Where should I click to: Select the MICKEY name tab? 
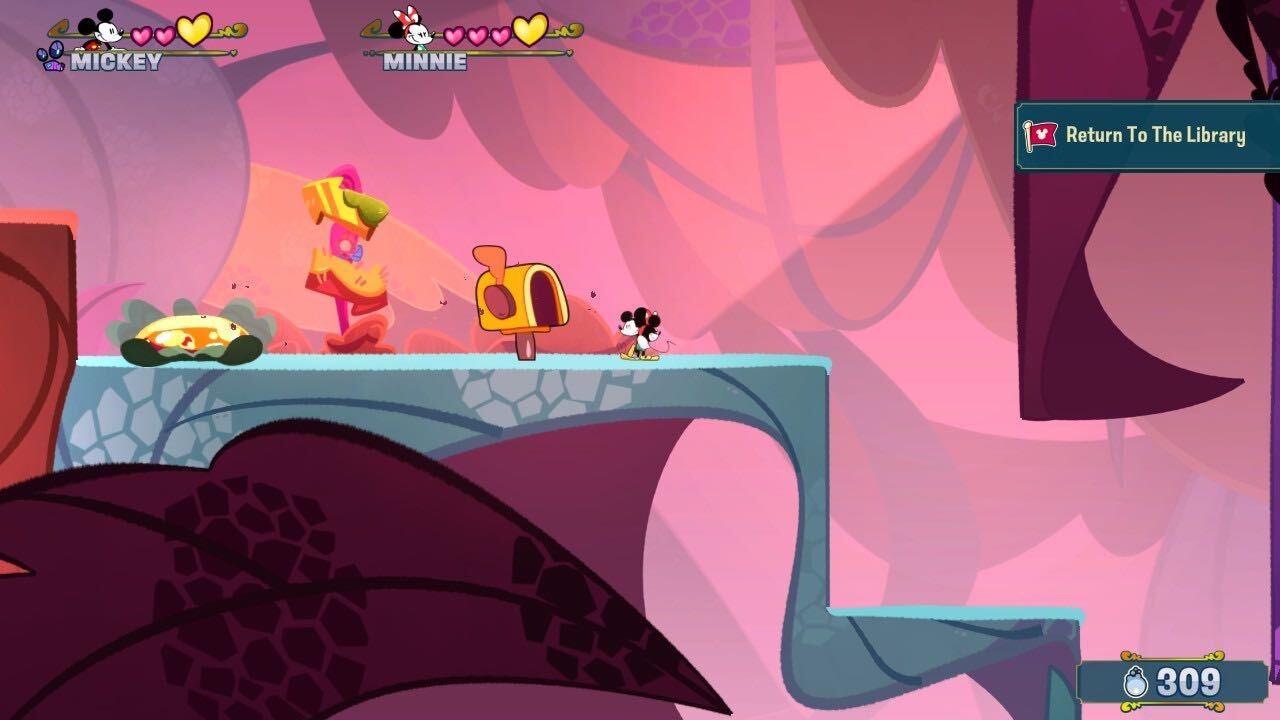tap(115, 58)
